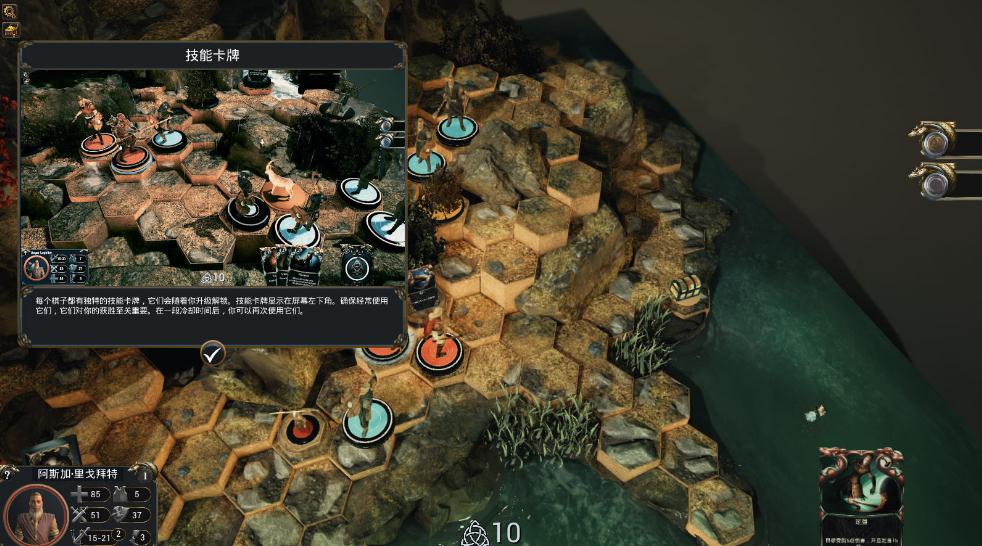Click the lower serpent turn-order token
Viewport: 982px width, 546px height.
(x=934, y=180)
